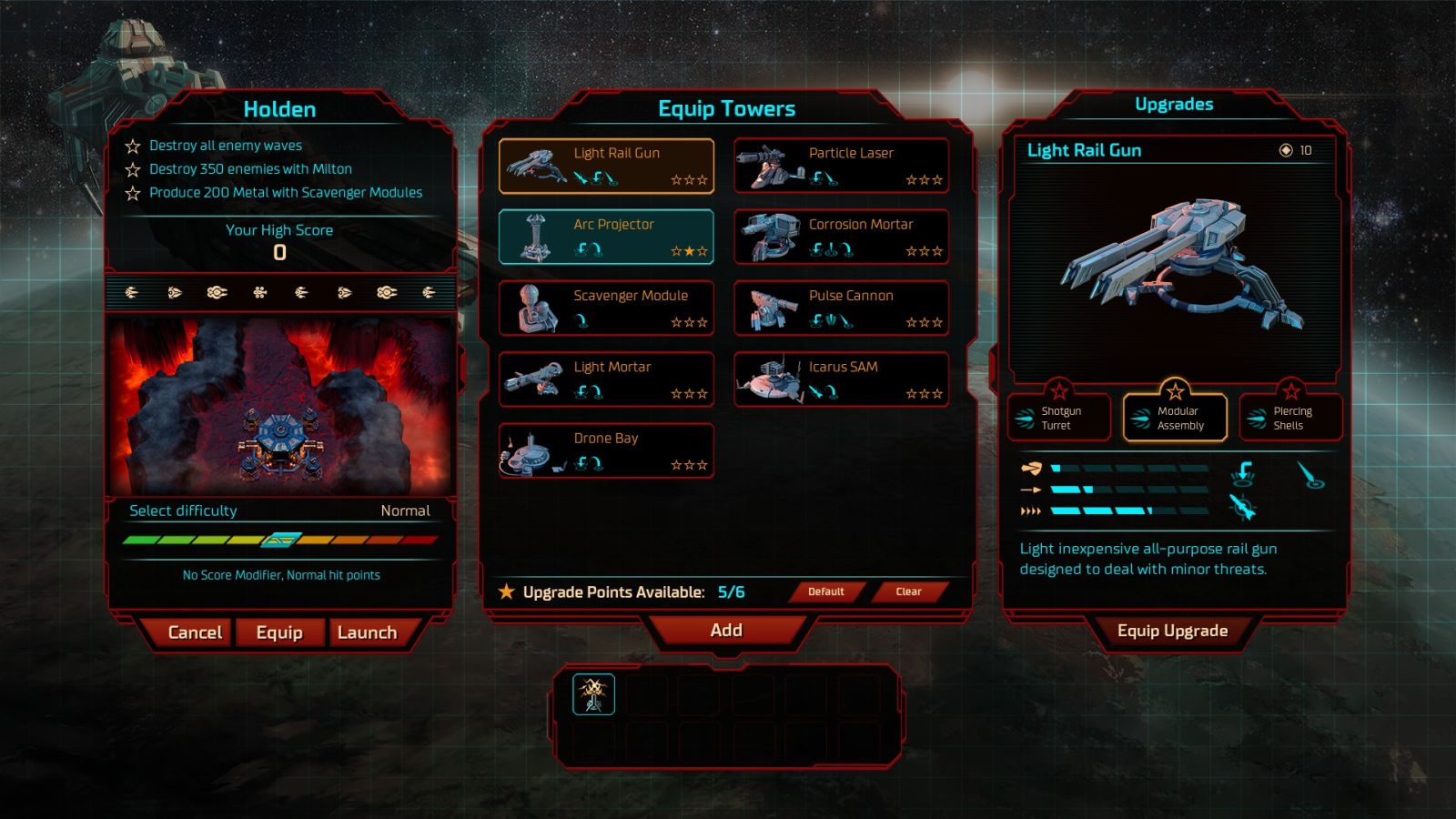This screenshot has width=1456, height=819.
Task: Confirm with the Equip Upgrade button
Action: coord(1172,632)
